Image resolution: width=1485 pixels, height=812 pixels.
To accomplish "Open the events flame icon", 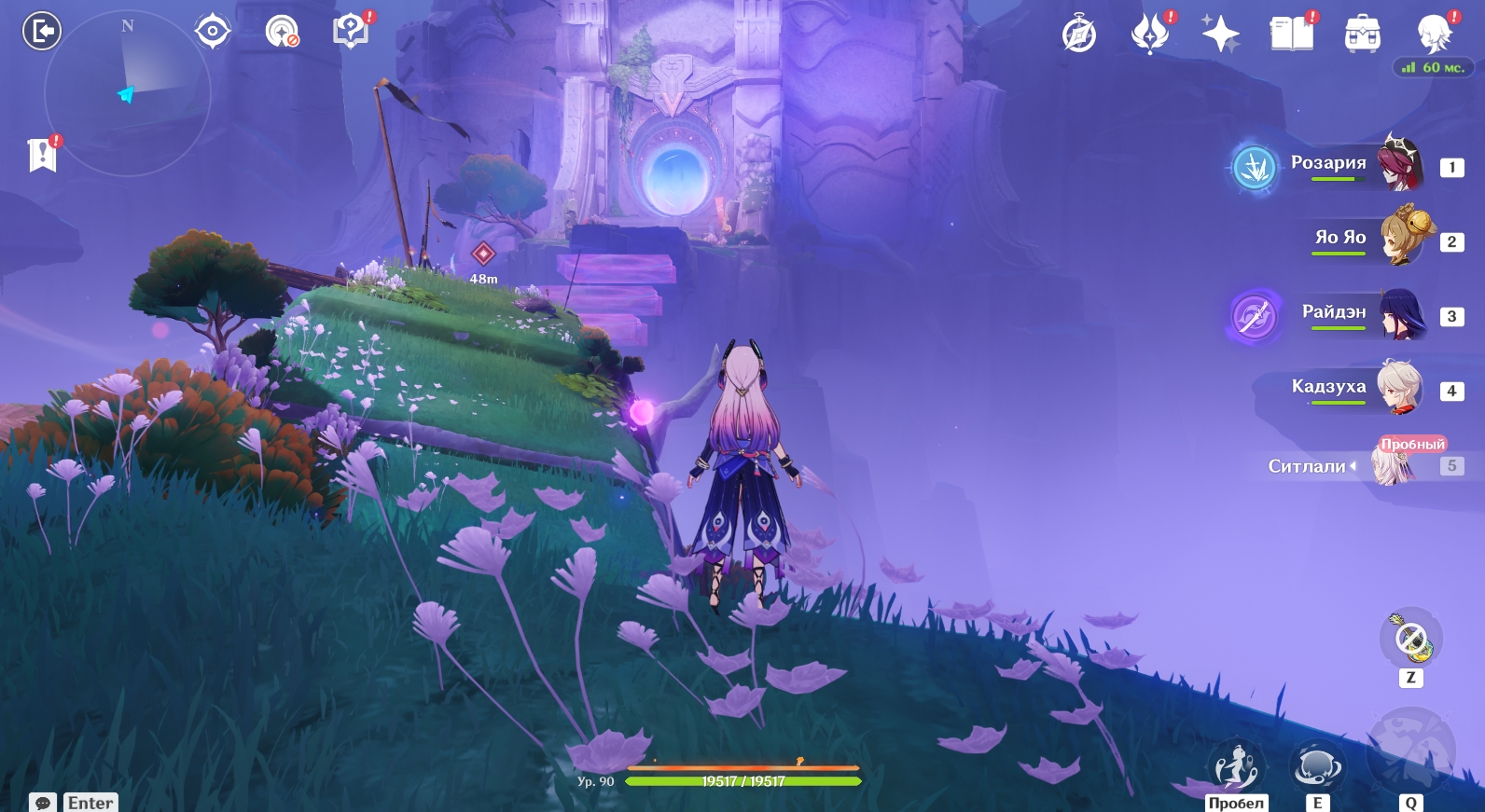I will pos(1150,34).
